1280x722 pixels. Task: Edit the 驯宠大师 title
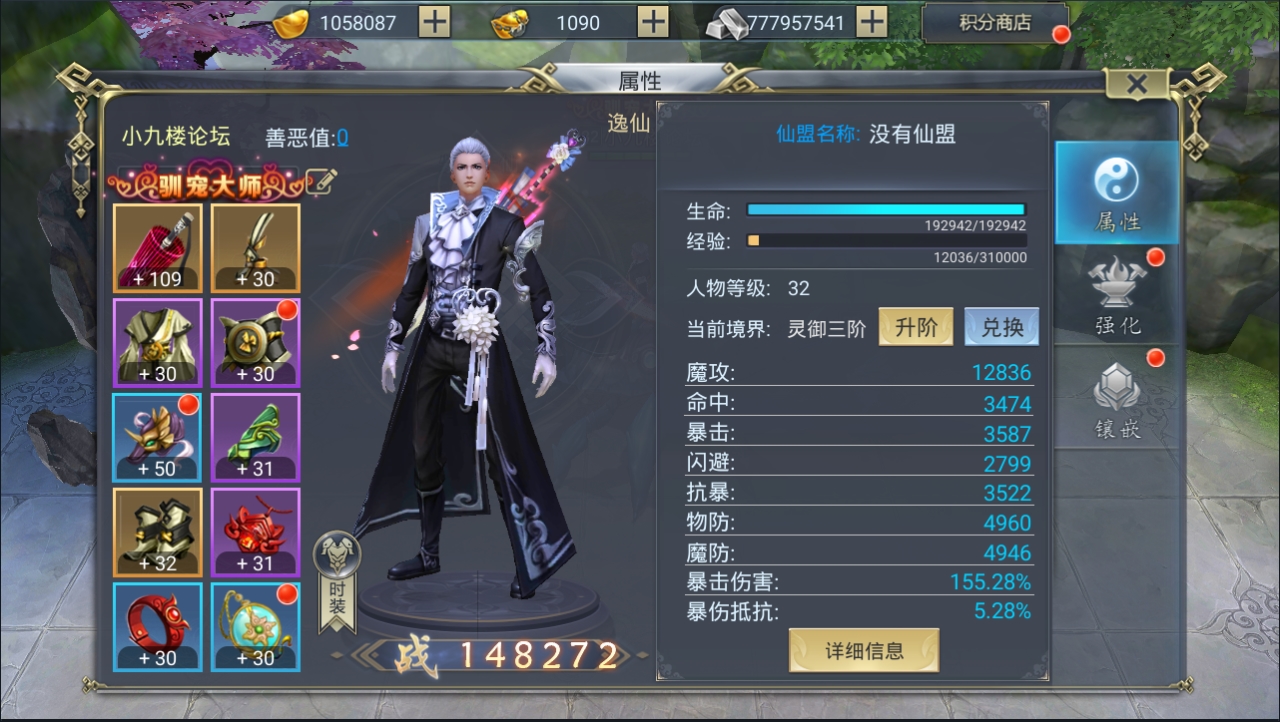[x=322, y=181]
